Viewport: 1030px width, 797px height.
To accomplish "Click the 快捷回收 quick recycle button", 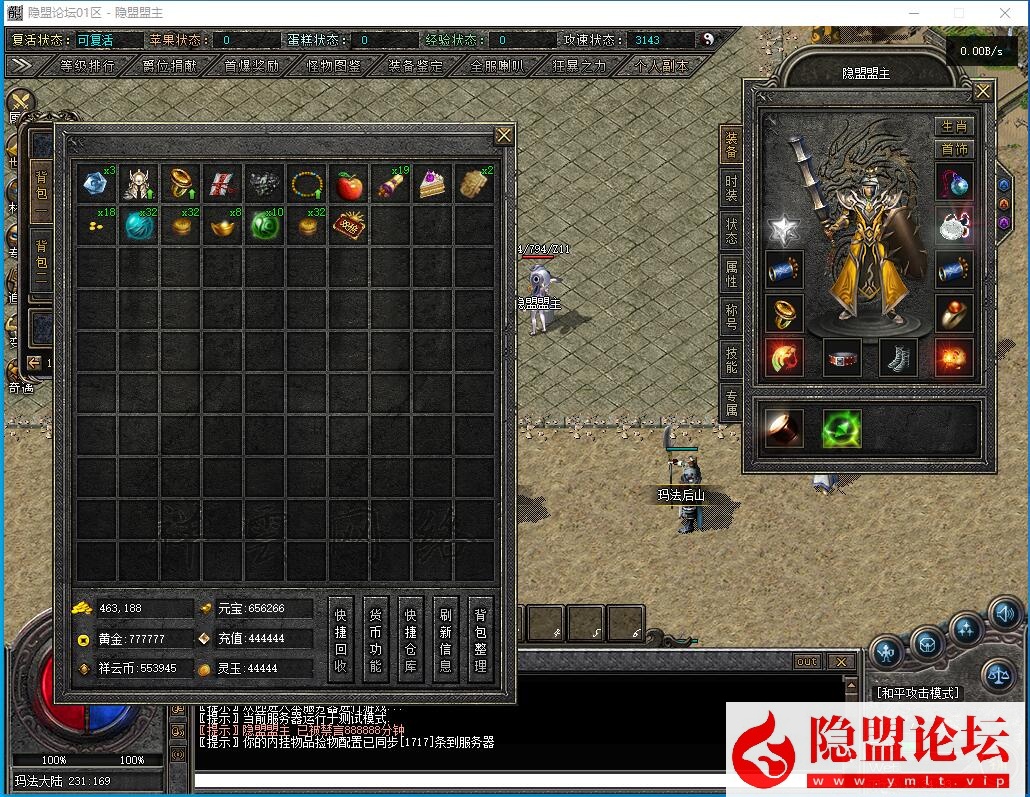I will [341, 640].
